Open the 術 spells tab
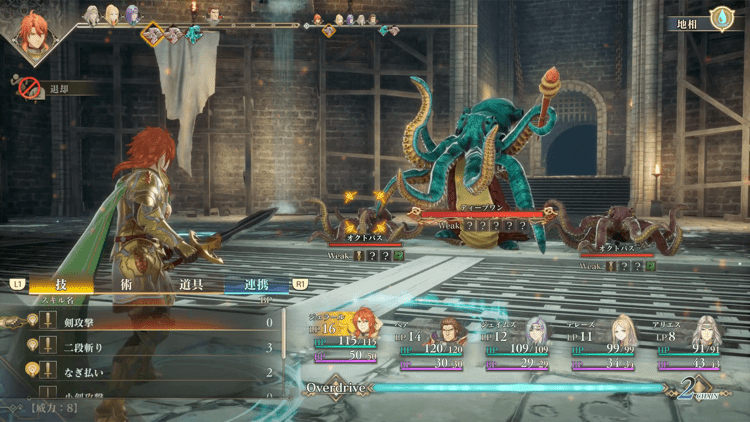 pos(123,284)
